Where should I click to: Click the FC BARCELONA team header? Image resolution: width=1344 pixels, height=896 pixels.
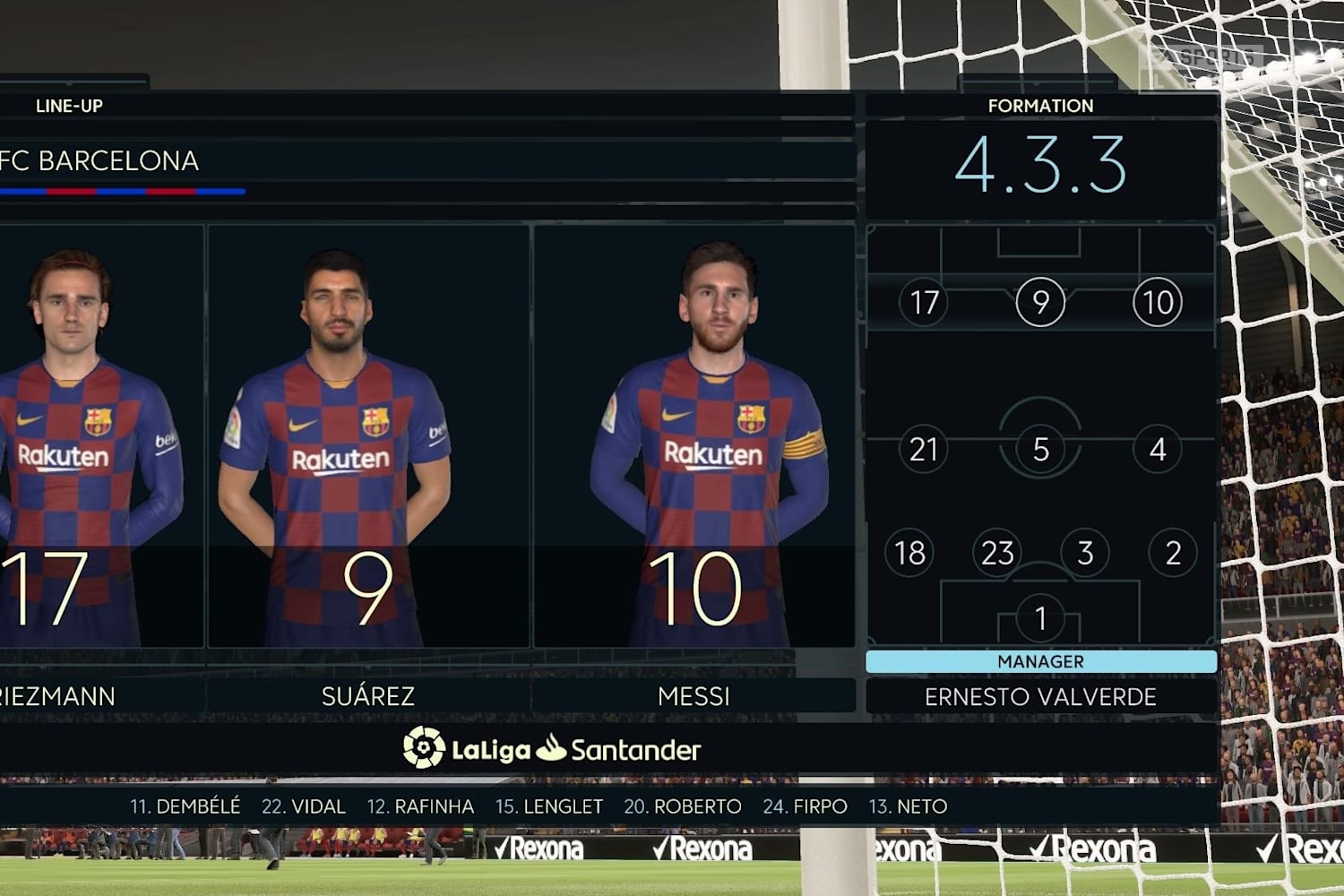100,162
